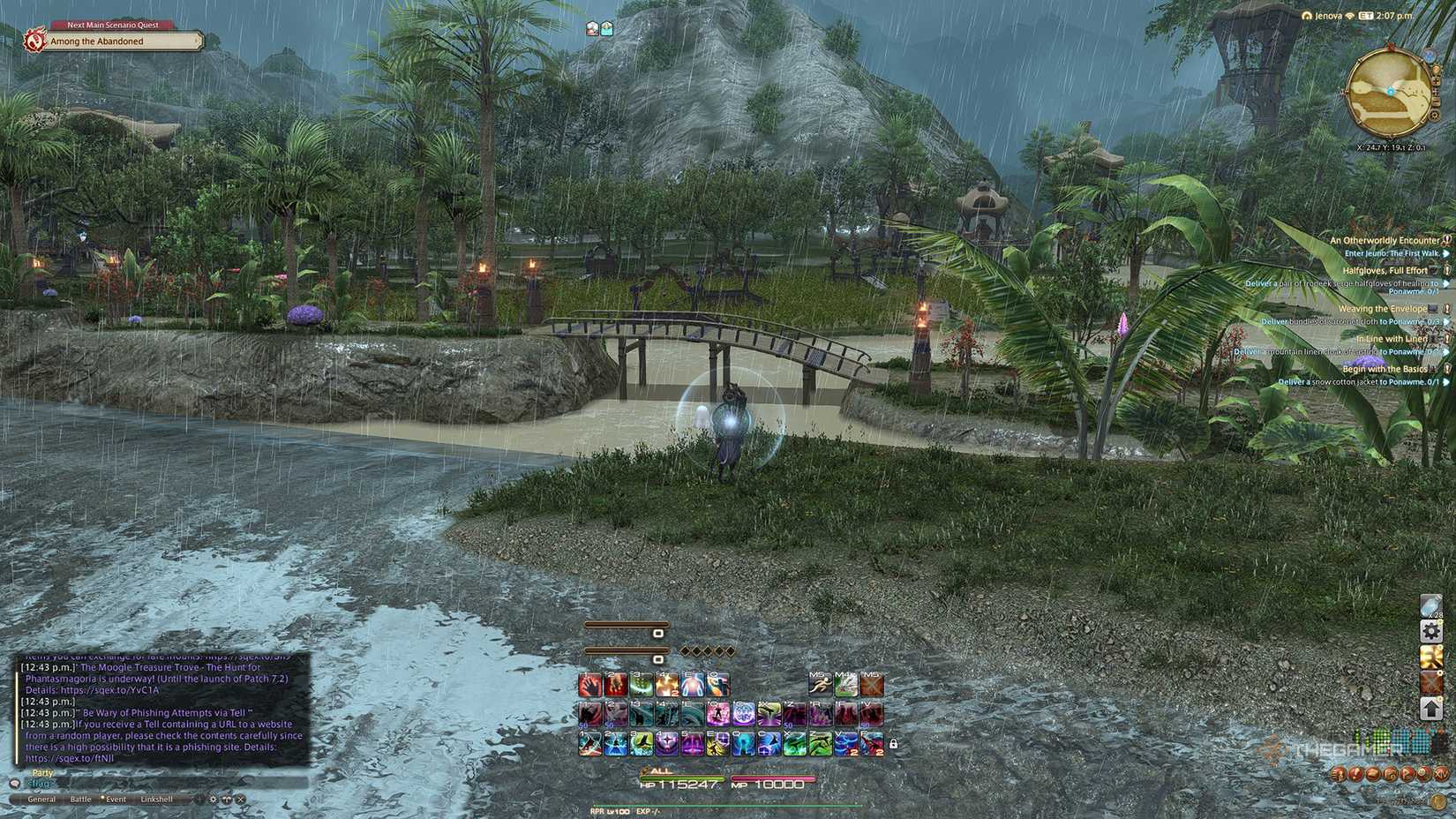Select the Sprint action on the hotbar
Screen dimensions: 1456x819
820,684
